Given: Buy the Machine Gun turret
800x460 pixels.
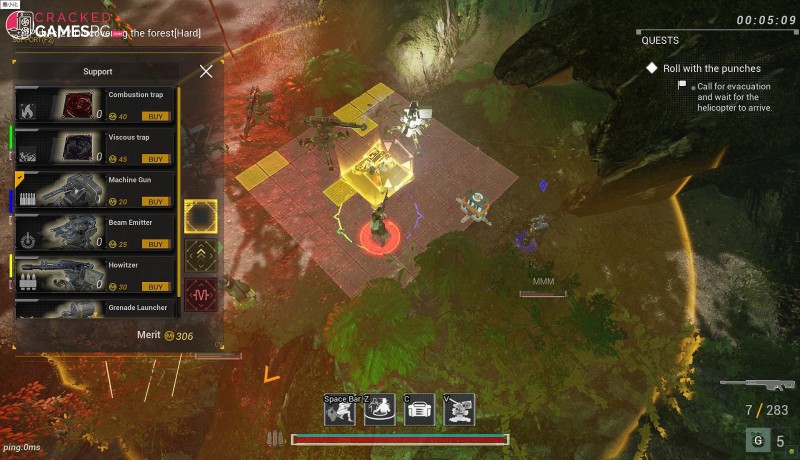Looking at the screenshot, I should (156, 201).
